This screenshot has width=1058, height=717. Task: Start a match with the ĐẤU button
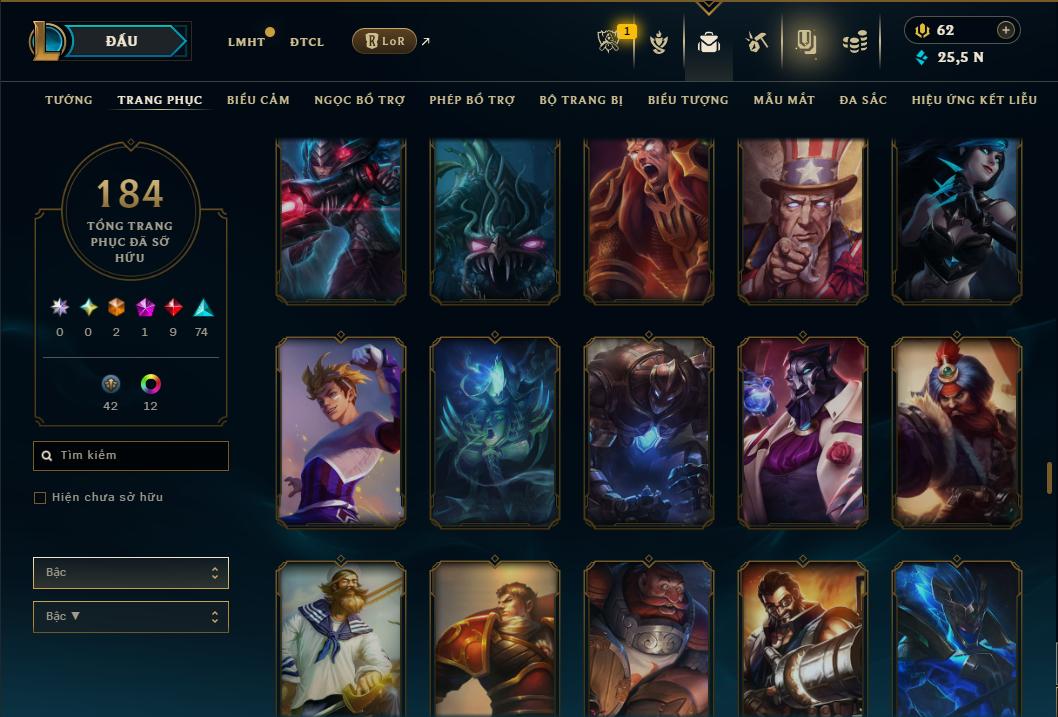click(x=122, y=41)
